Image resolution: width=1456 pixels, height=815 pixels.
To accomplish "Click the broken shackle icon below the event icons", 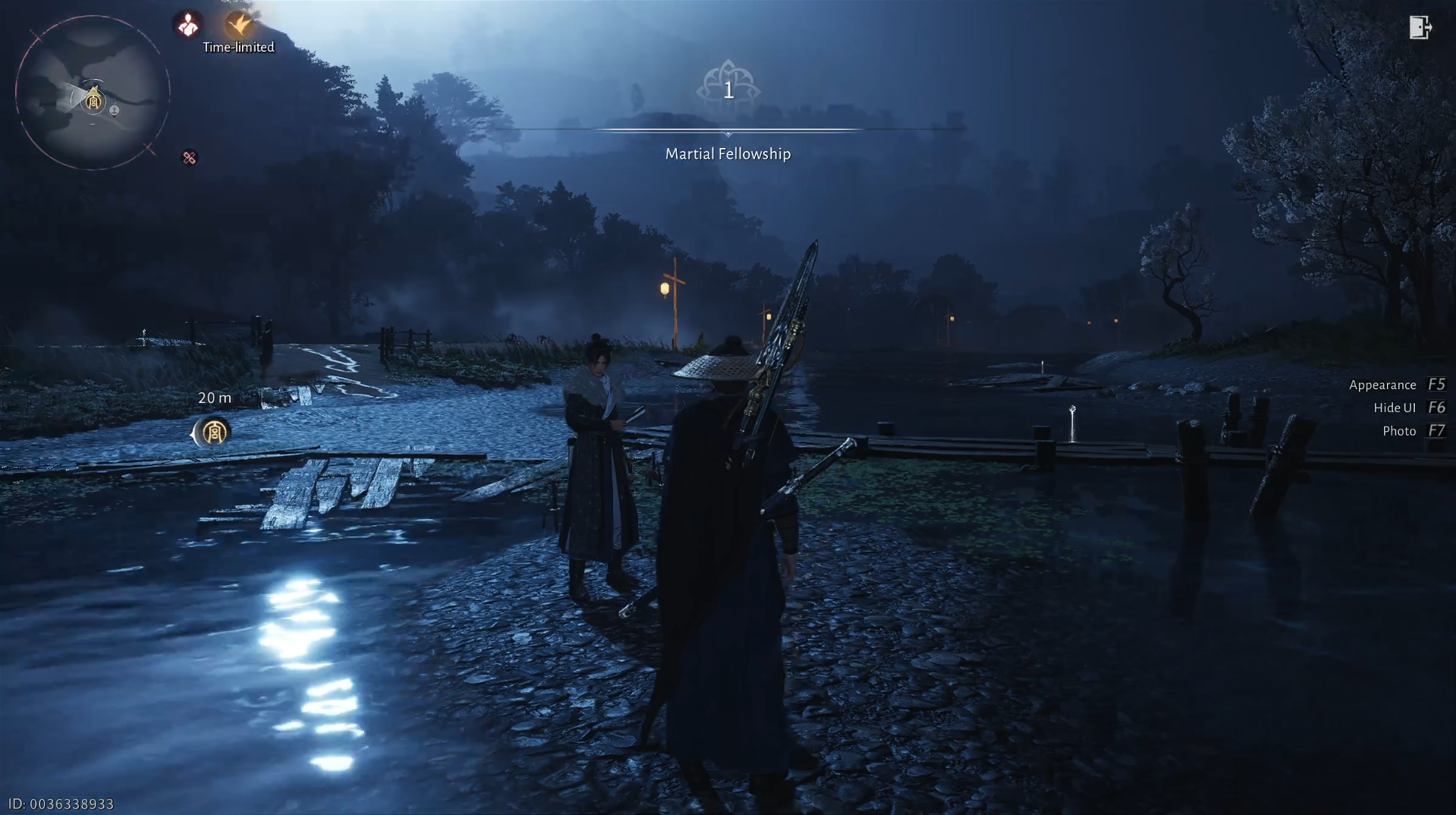I will (188, 158).
